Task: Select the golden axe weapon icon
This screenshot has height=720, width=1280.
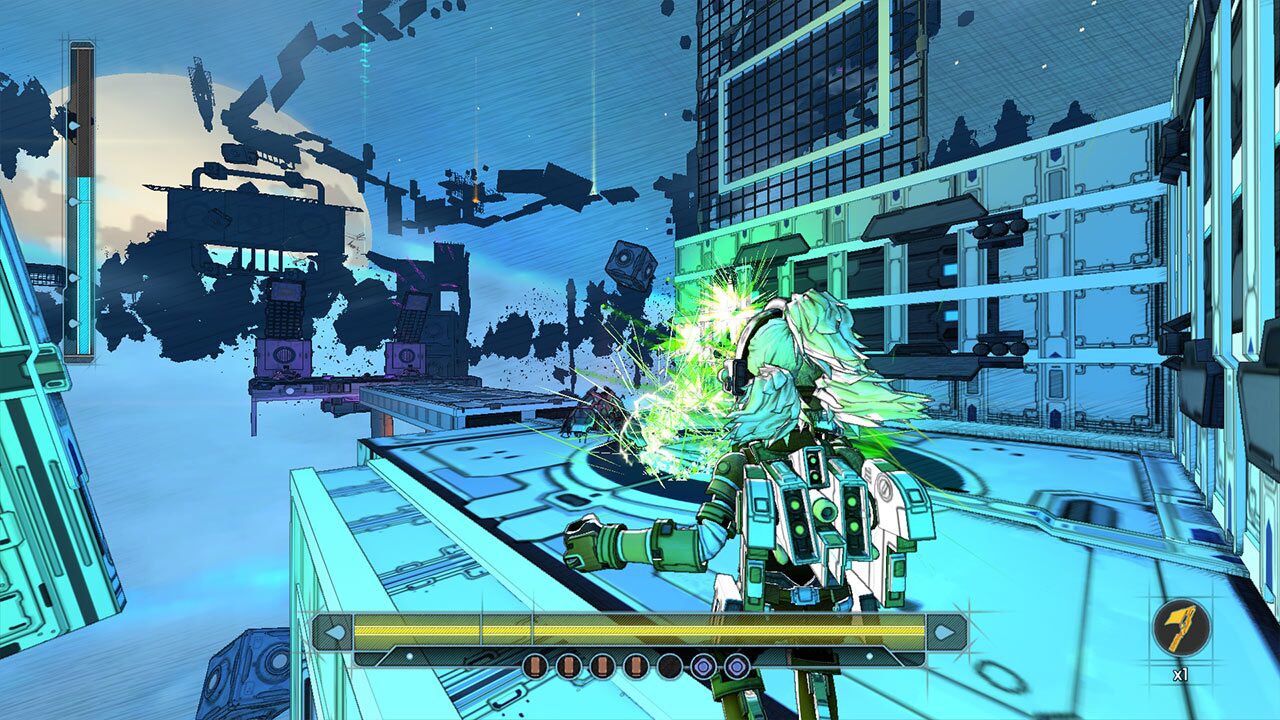Action: click(1180, 630)
